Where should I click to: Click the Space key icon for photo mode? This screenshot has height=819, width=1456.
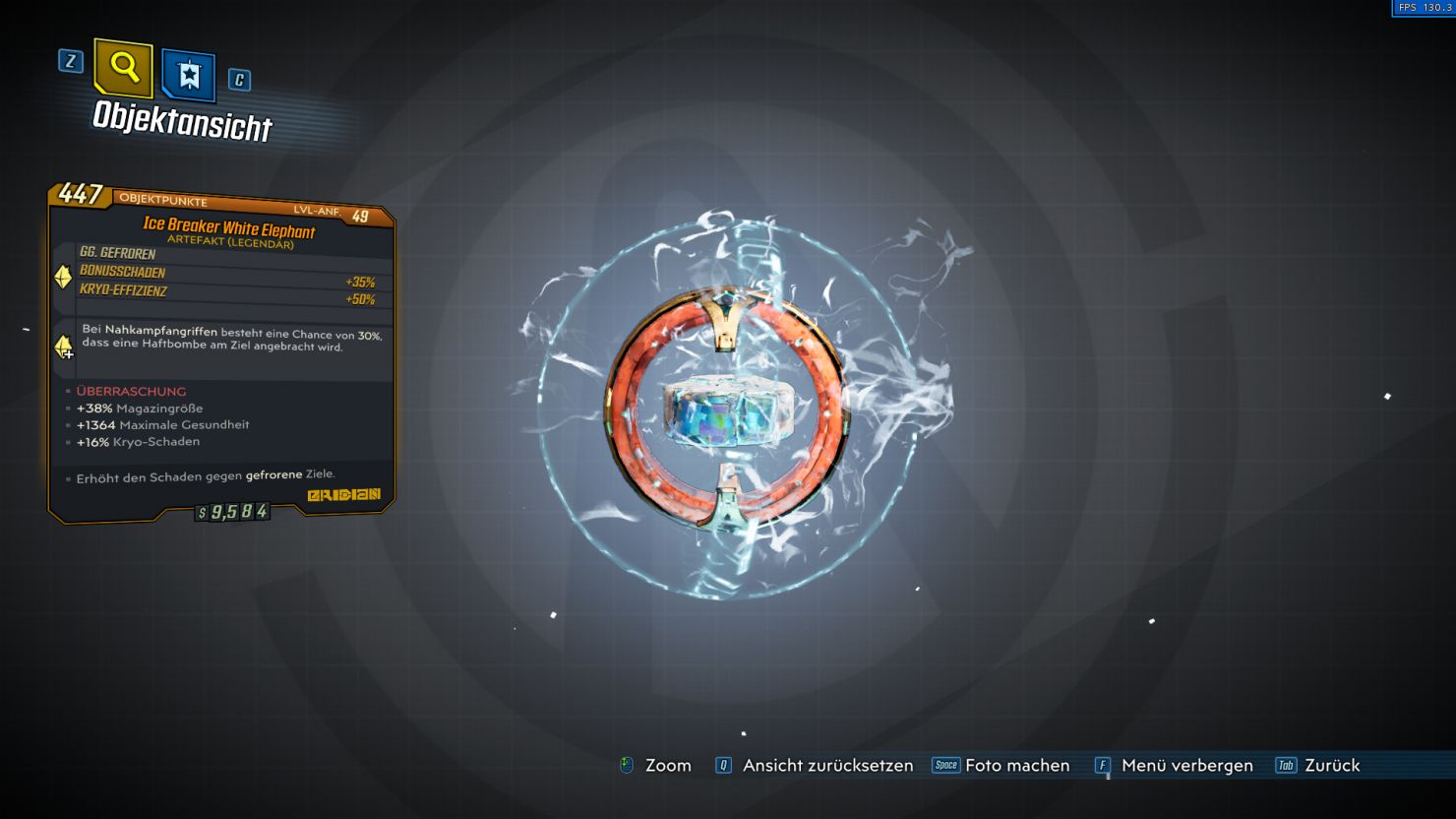click(x=945, y=765)
